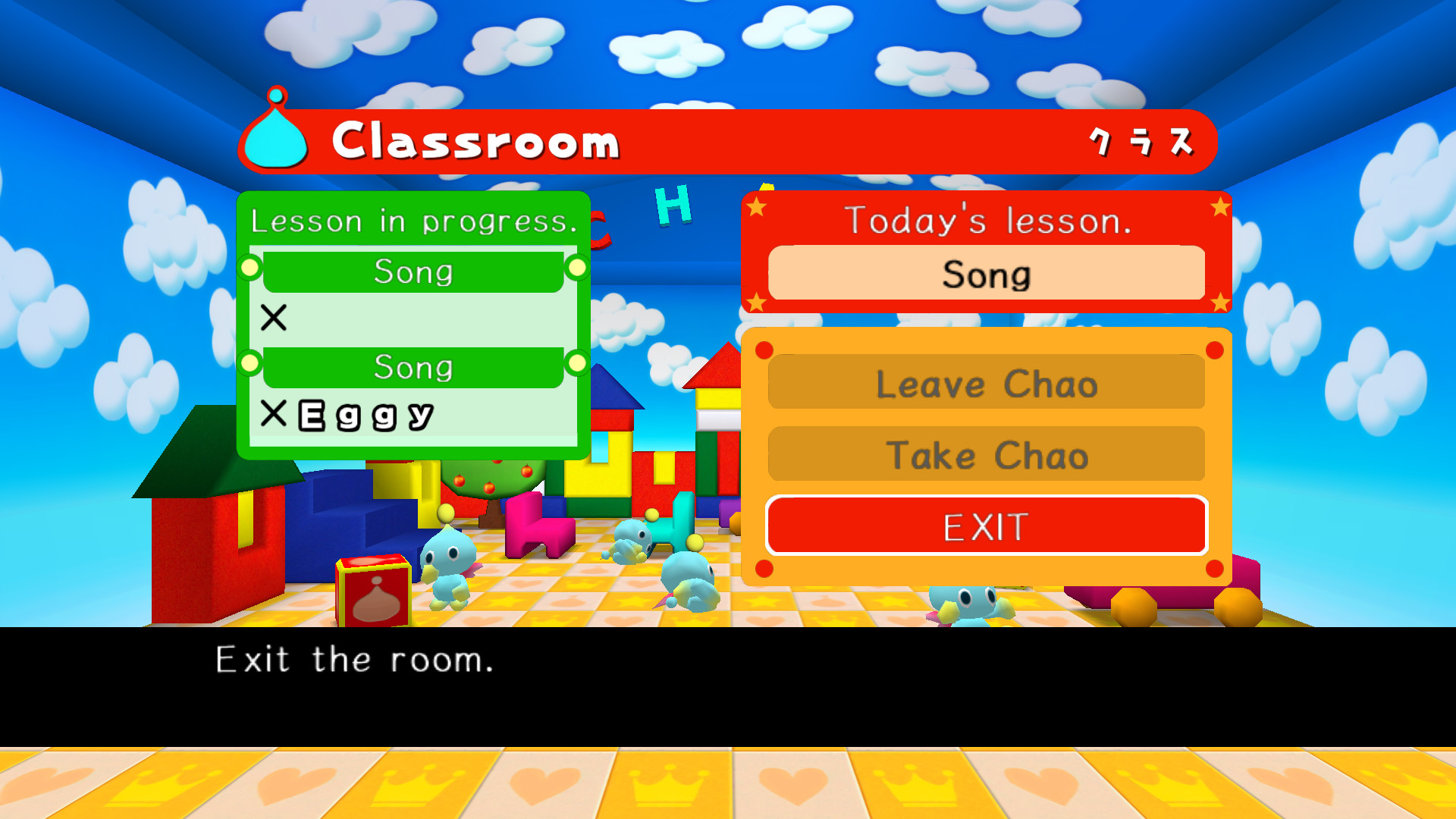Select the highlighted EXIT option
Viewport: 1456px width, 819px height.
click(986, 525)
